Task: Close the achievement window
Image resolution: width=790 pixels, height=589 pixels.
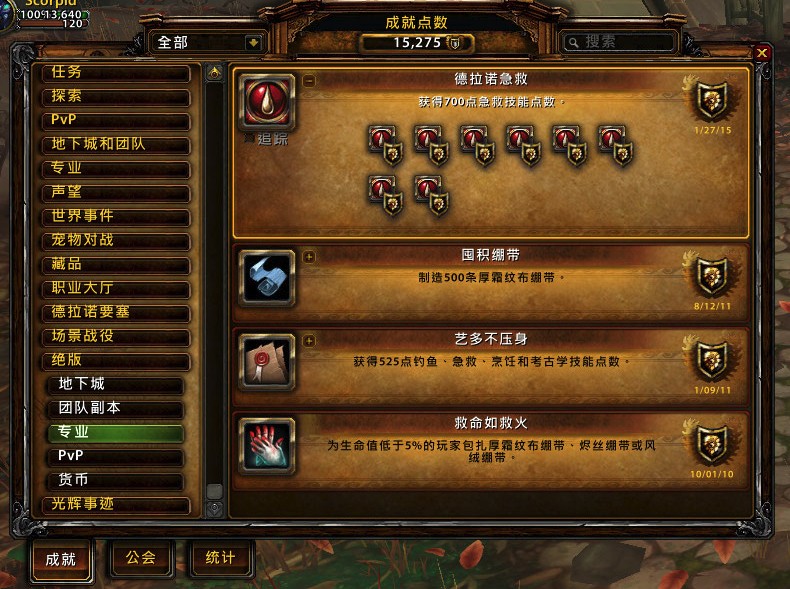Action: point(762,53)
